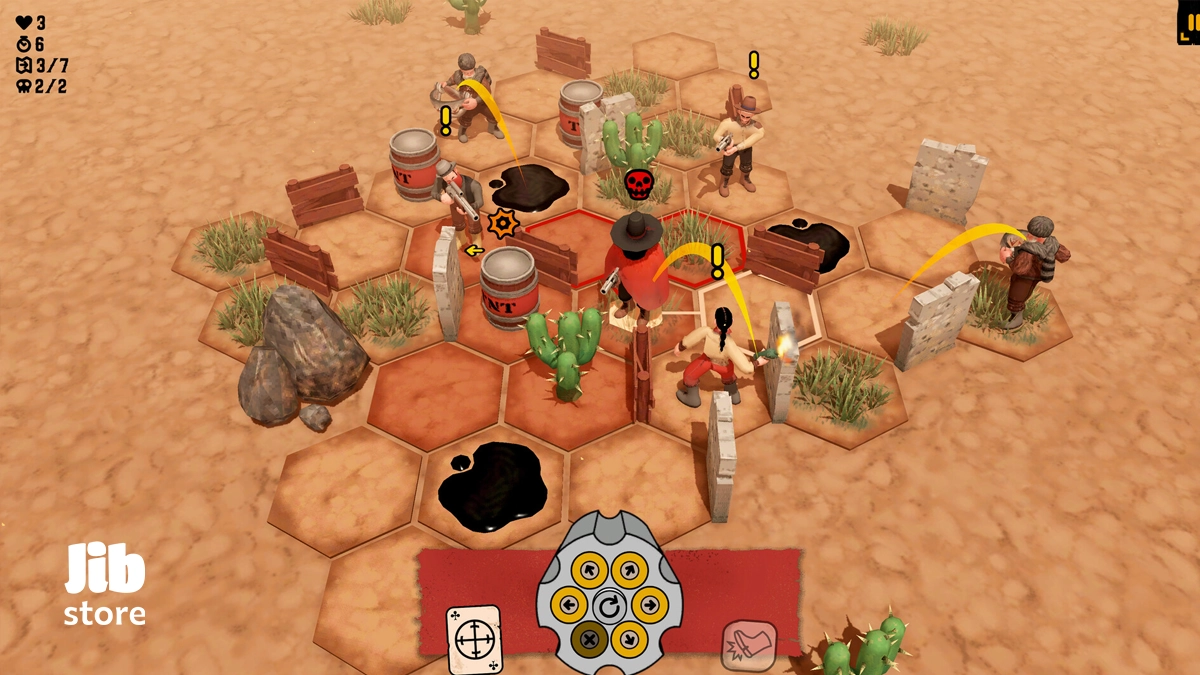Viewport: 1200px width, 675px height.
Task: Choose the left arrow revolver chamber
Action: pos(568,604)
